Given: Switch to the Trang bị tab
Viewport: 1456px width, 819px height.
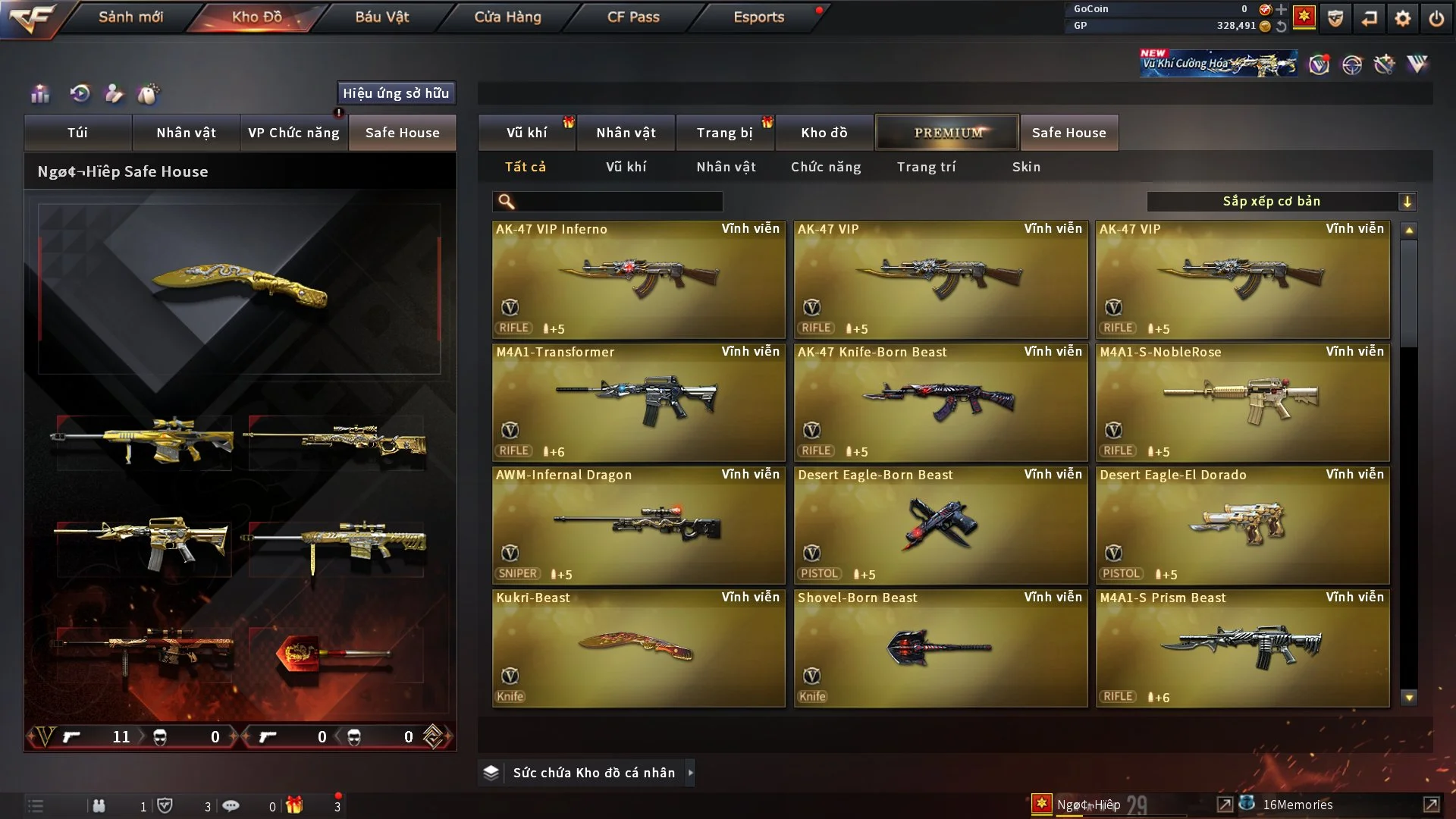Looking at the screenshot, I should (724, 133).
